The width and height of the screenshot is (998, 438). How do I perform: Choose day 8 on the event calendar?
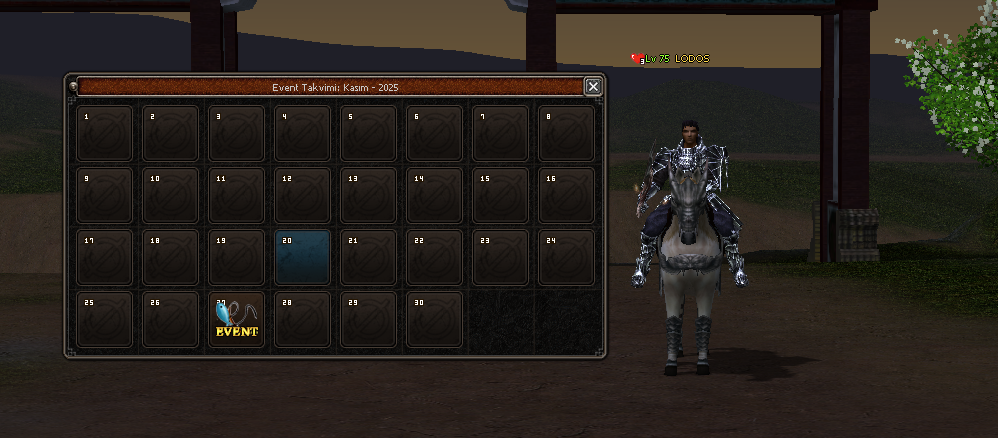coord(567,133)
